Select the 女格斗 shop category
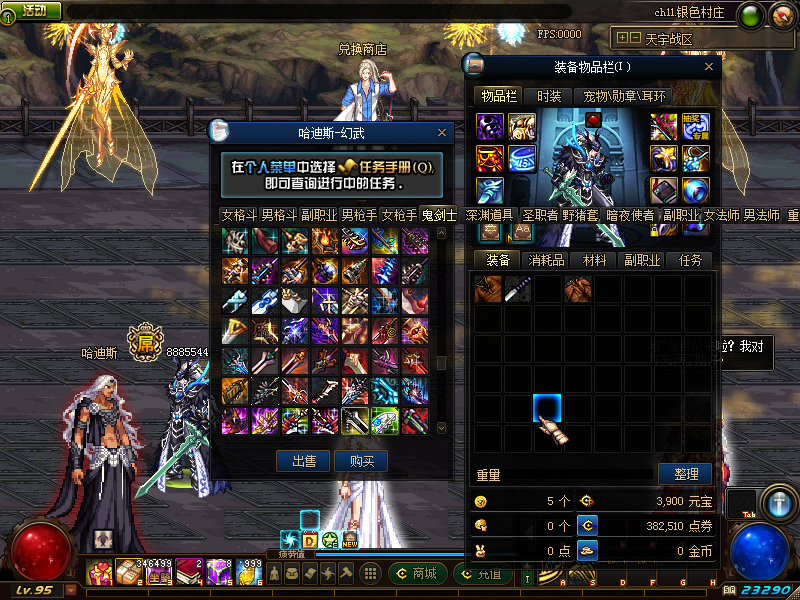 [239, 215]
